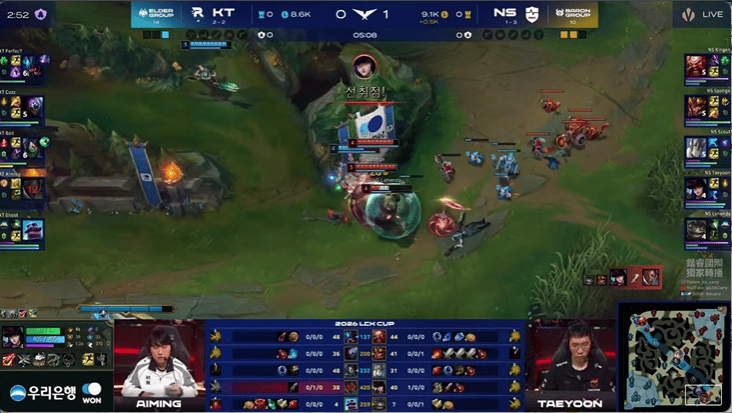The image size is (732, 413).
Task: Select KT PerfecT's champion portrait
Action: (33, 66)
